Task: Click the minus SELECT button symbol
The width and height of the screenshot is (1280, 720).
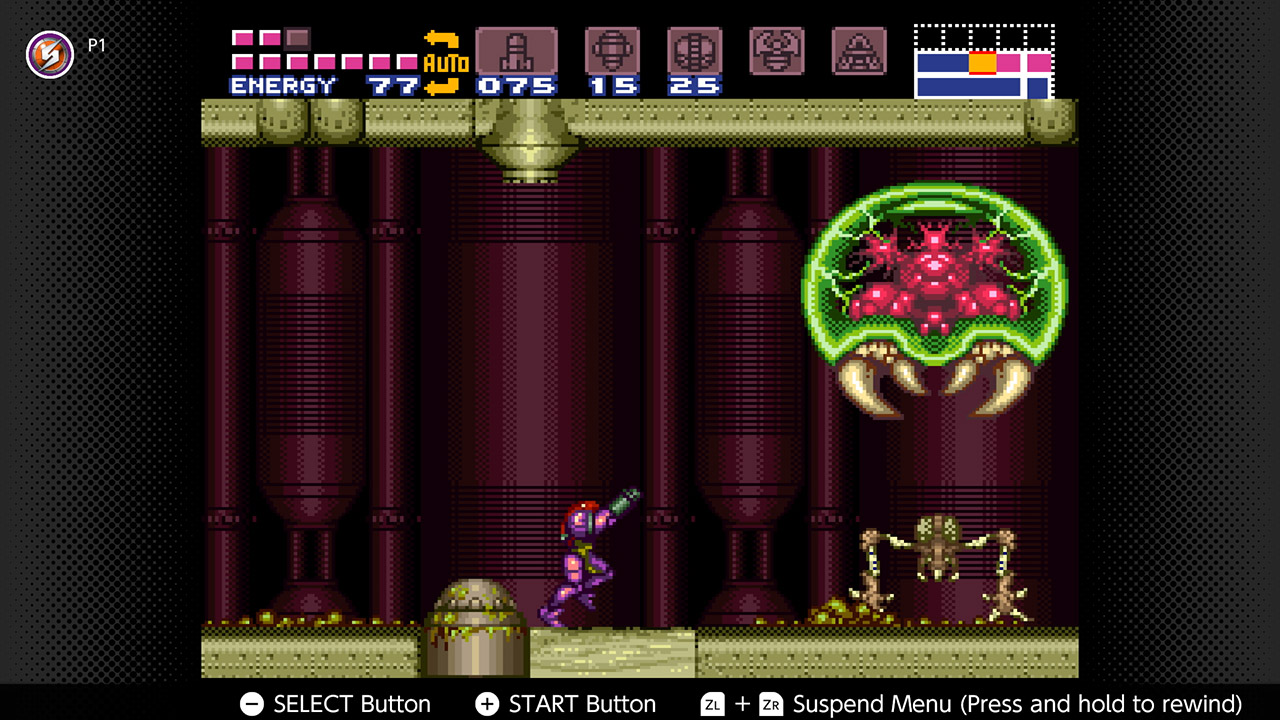Action: [251, 704]
